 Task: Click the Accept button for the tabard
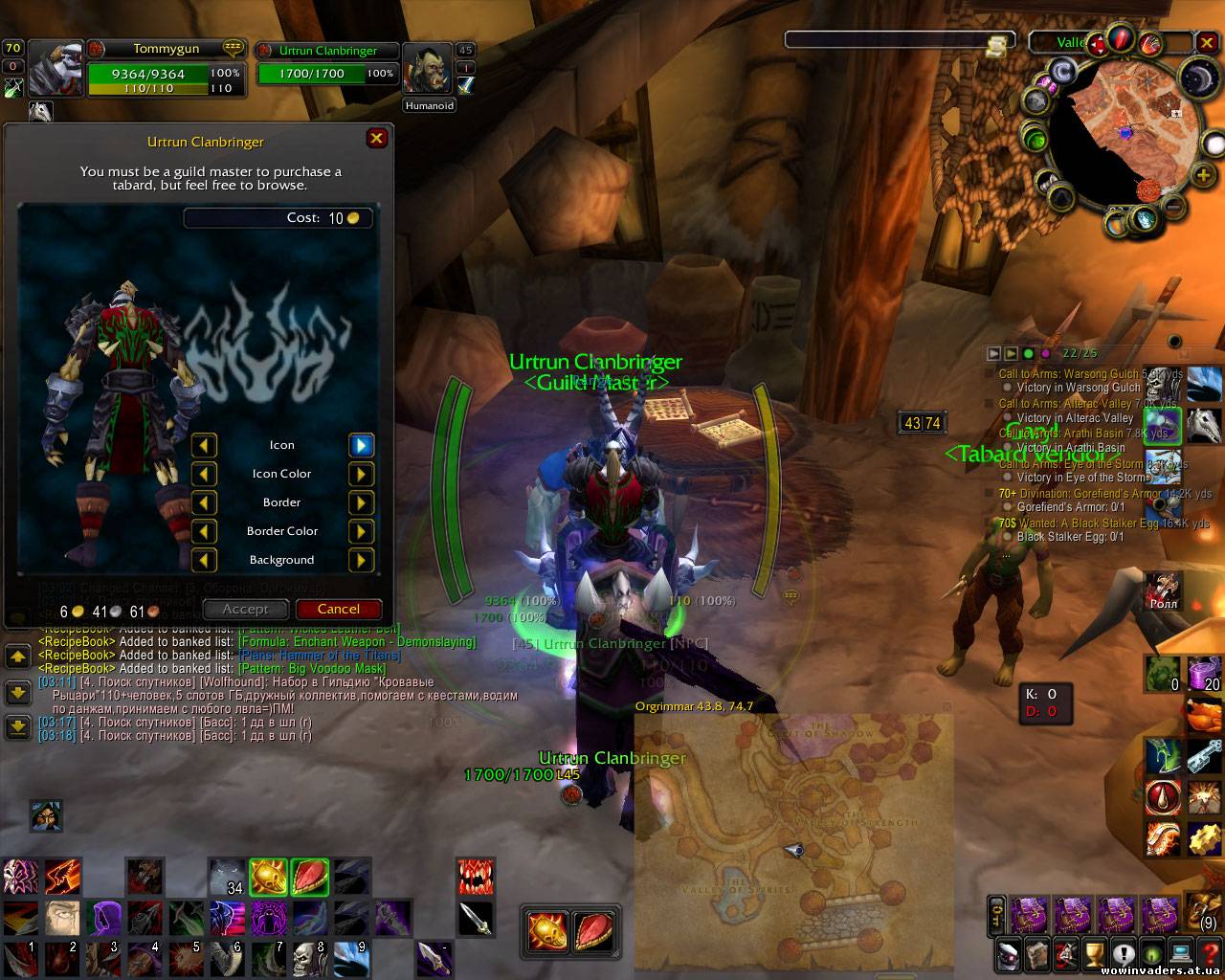[245, 609]
